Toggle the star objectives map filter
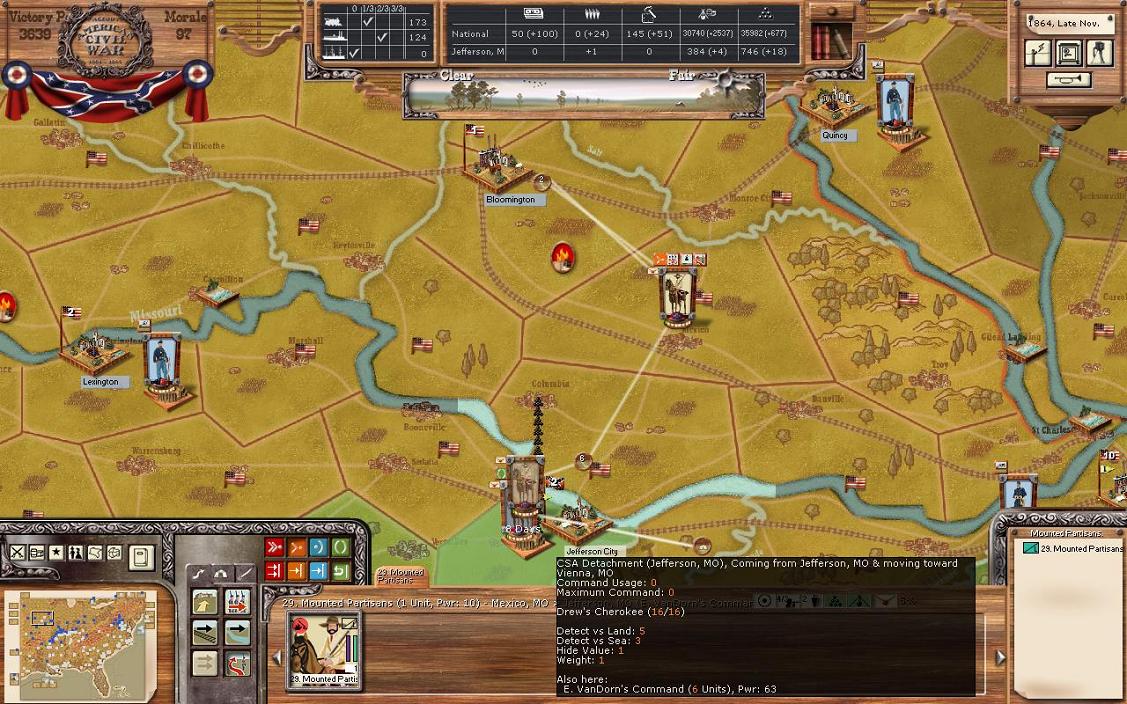Screen dimensions: 1127x704 (x=56, y=553)
